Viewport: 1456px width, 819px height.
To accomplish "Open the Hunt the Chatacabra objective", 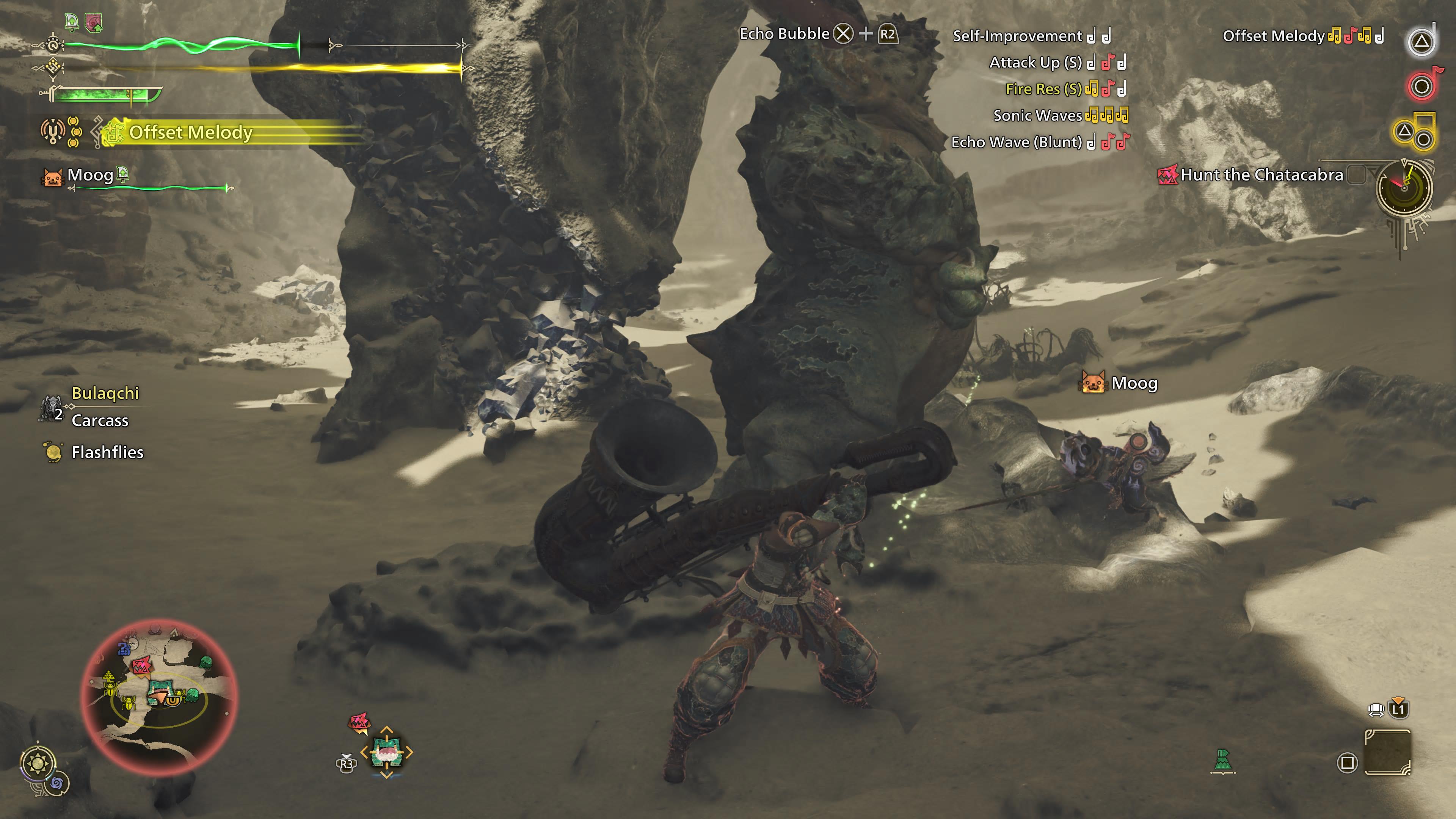I will point(1261,175).
